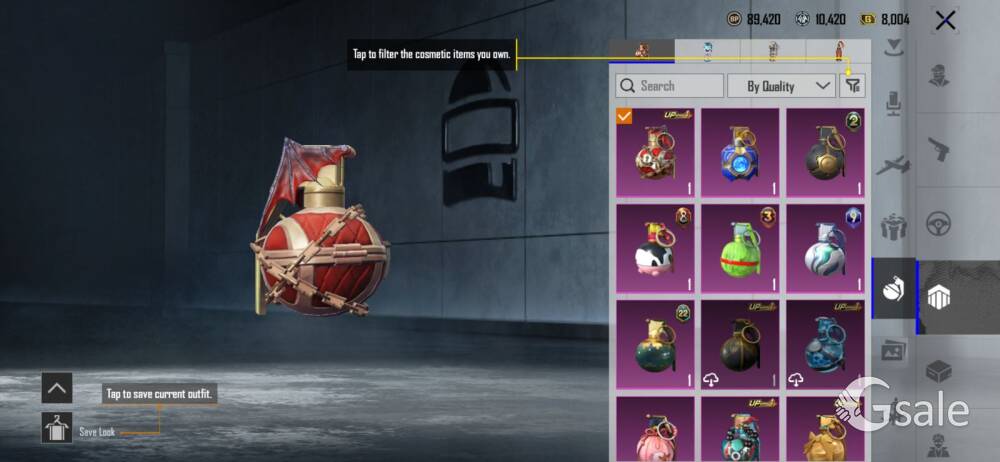Choose the blue orb grenade skin

click(740, 153)
